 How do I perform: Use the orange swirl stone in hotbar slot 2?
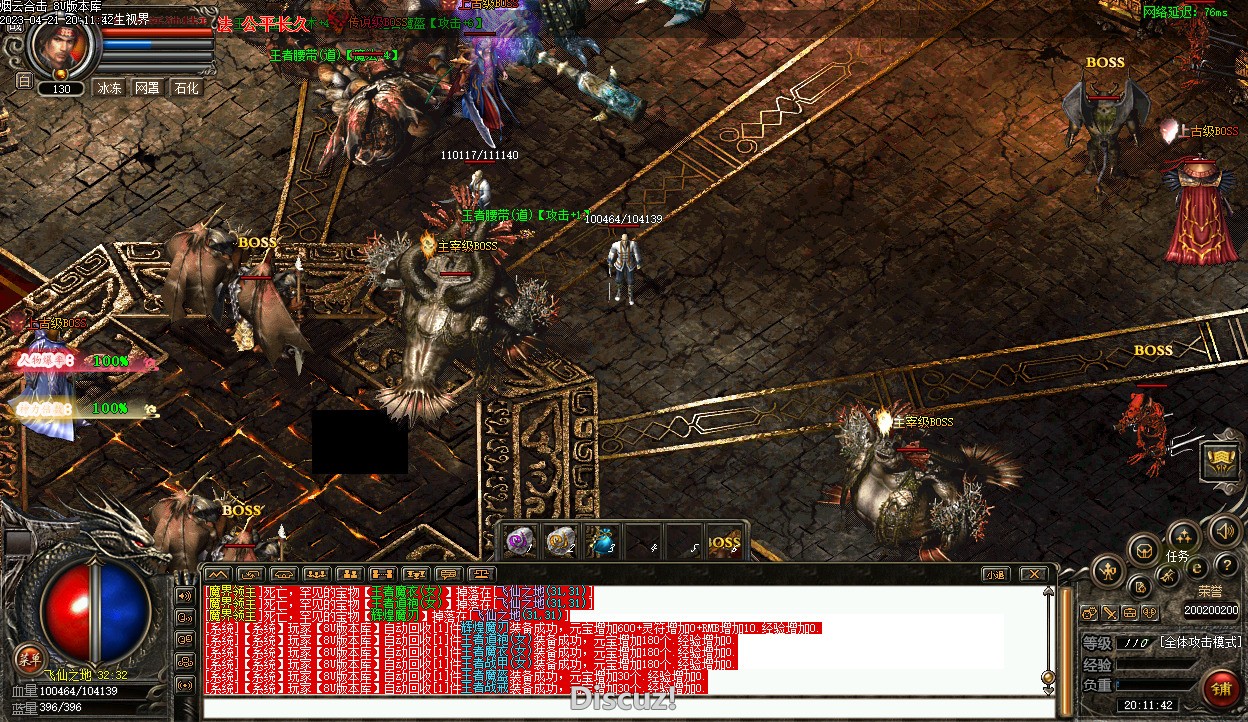pyautogui.click(x=558, y=541)
